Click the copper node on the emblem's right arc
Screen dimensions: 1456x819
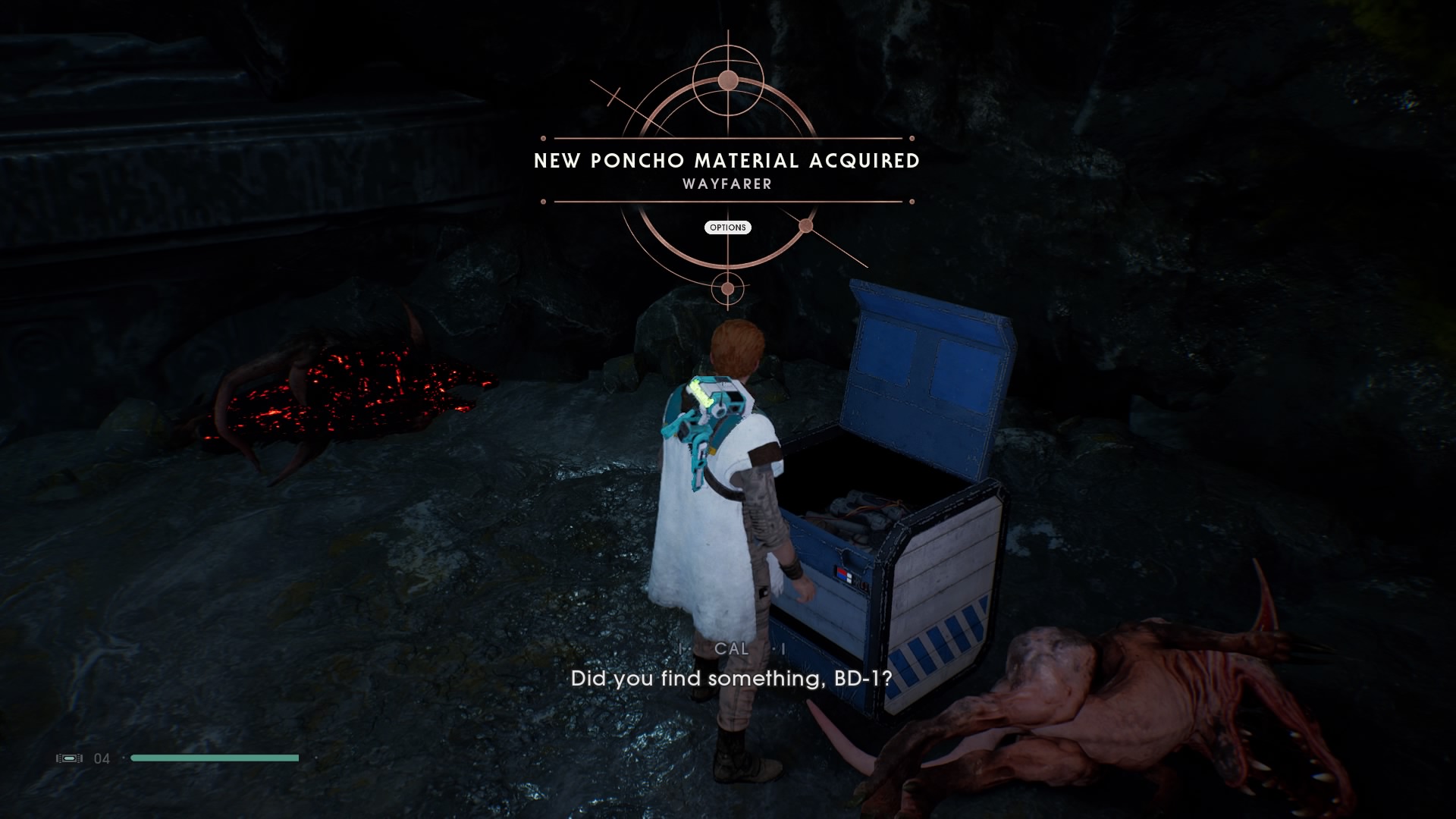[x=805, y=225]
